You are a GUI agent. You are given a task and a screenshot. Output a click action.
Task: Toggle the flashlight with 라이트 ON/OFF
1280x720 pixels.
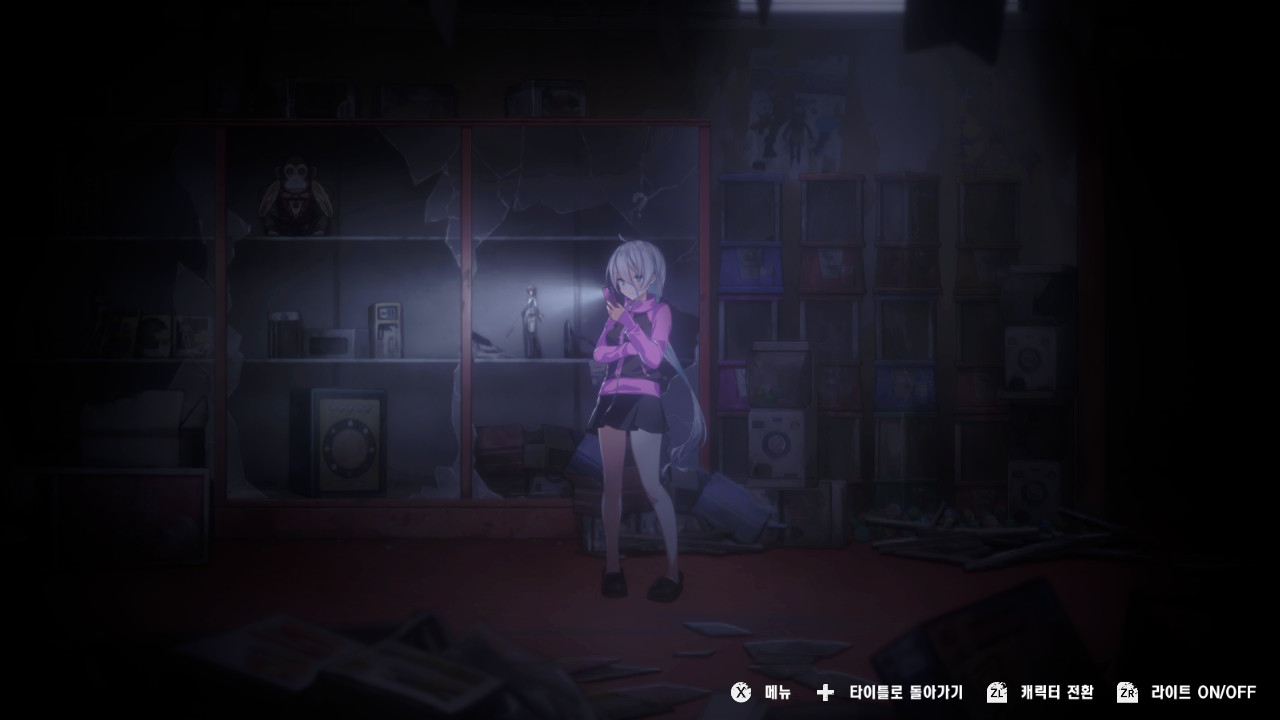click(1205, 692)
